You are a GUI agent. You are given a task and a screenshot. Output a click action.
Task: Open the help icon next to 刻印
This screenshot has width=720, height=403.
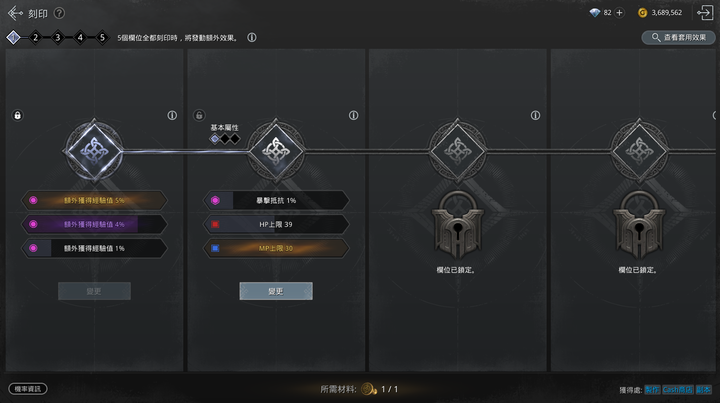tap(59, 13)
